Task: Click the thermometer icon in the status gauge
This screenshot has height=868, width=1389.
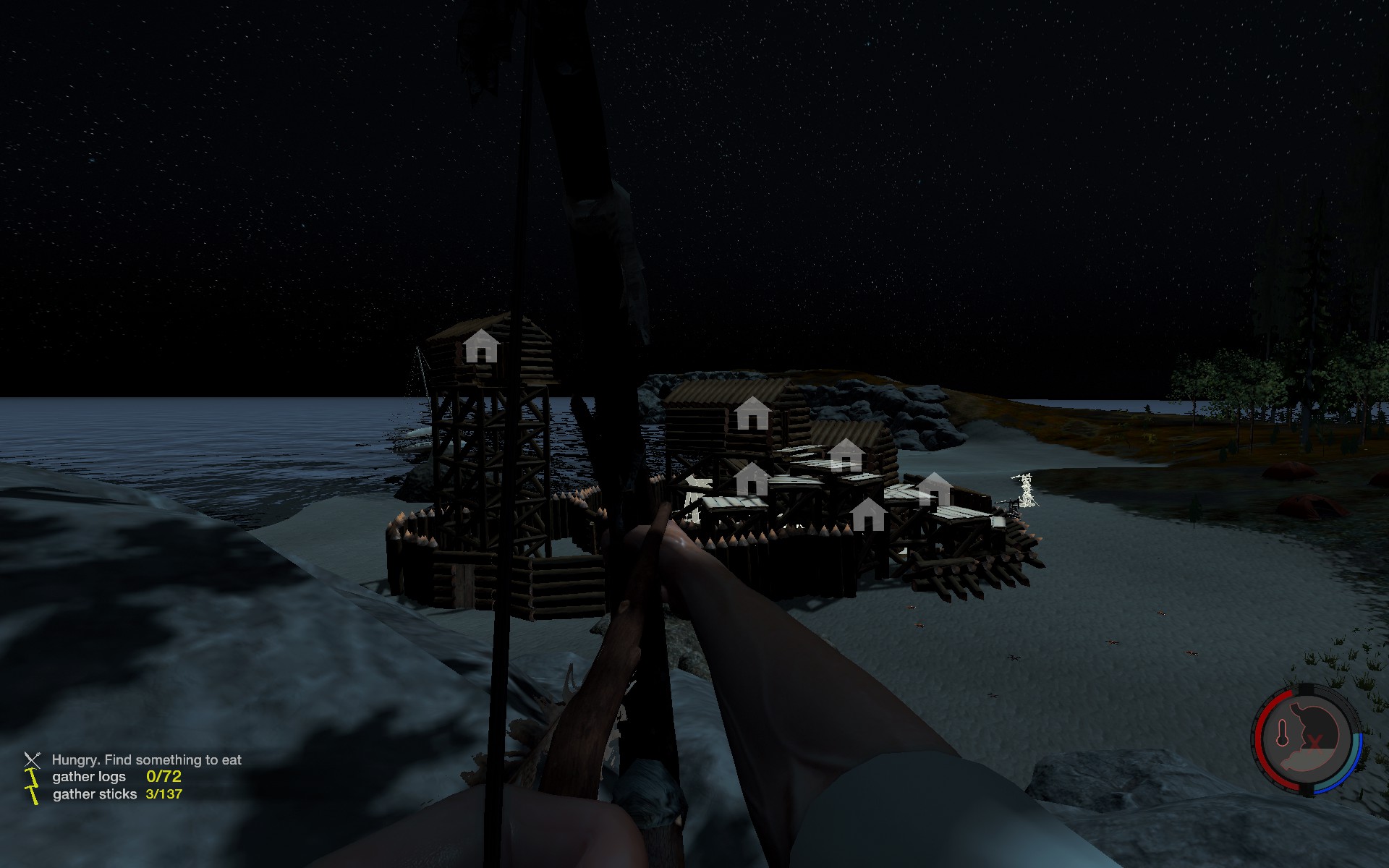Action: [x=1283, y=733]
